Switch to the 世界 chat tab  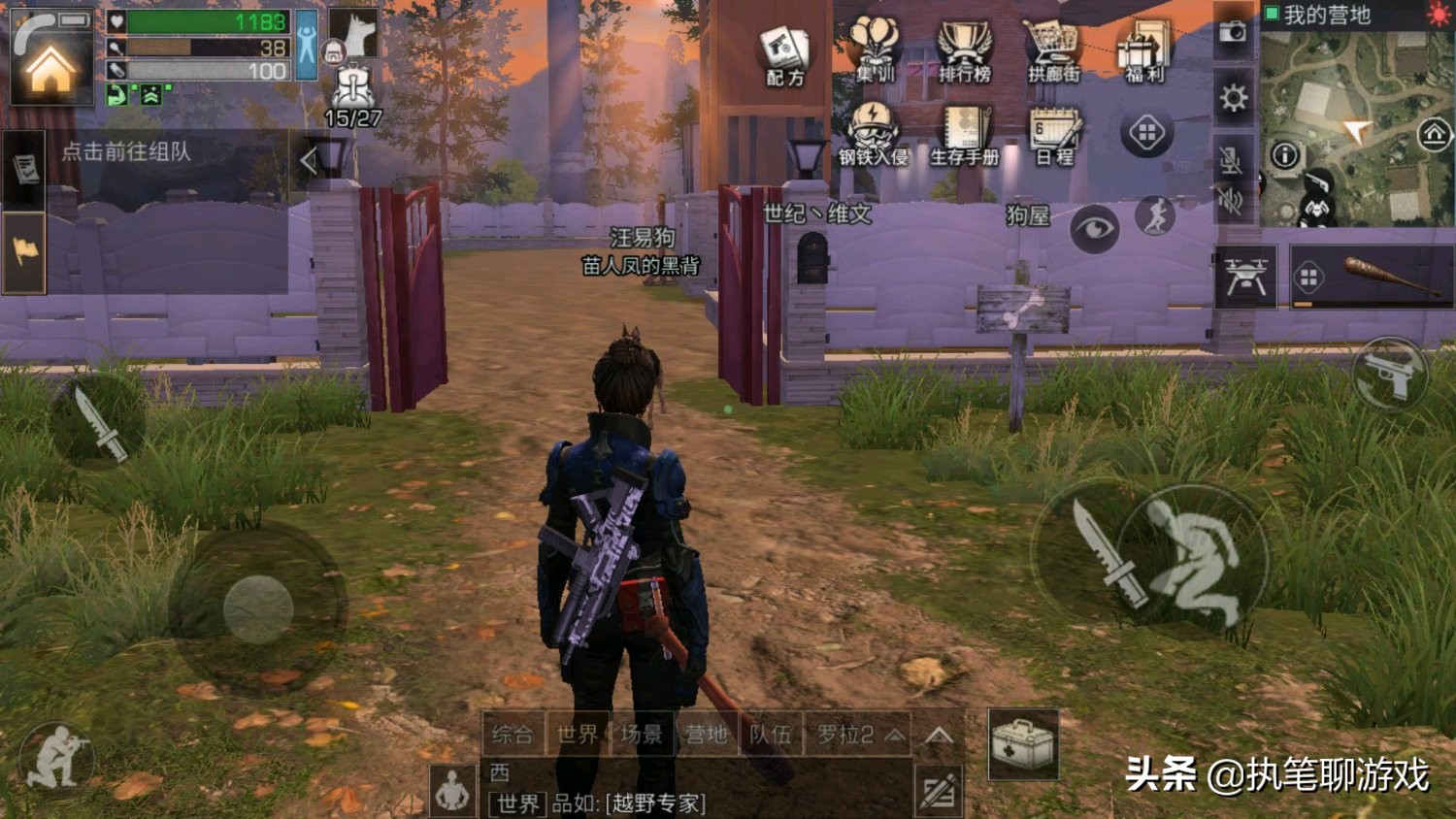point(577,735)
